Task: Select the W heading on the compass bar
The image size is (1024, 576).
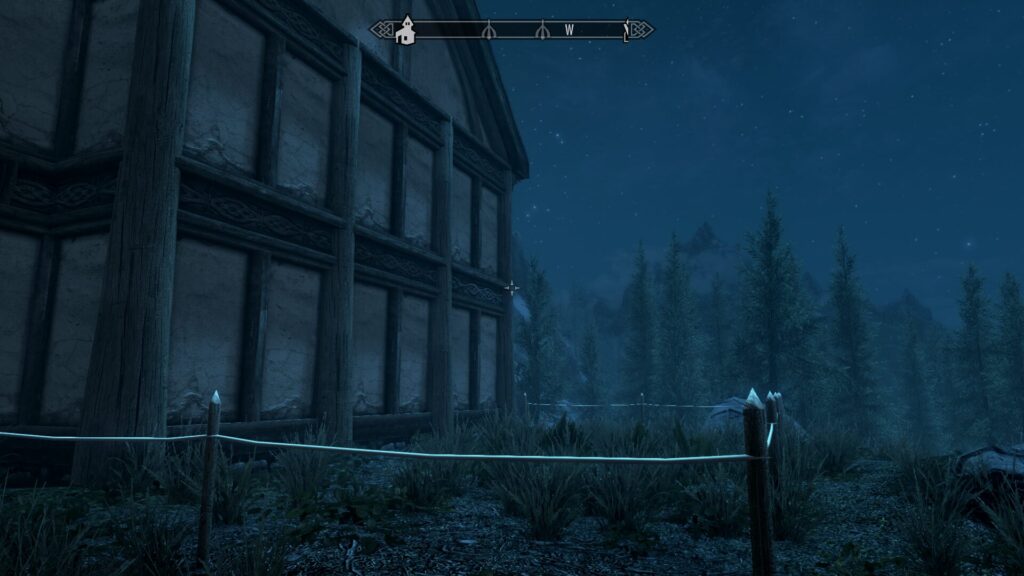Action: click(569, 30)
